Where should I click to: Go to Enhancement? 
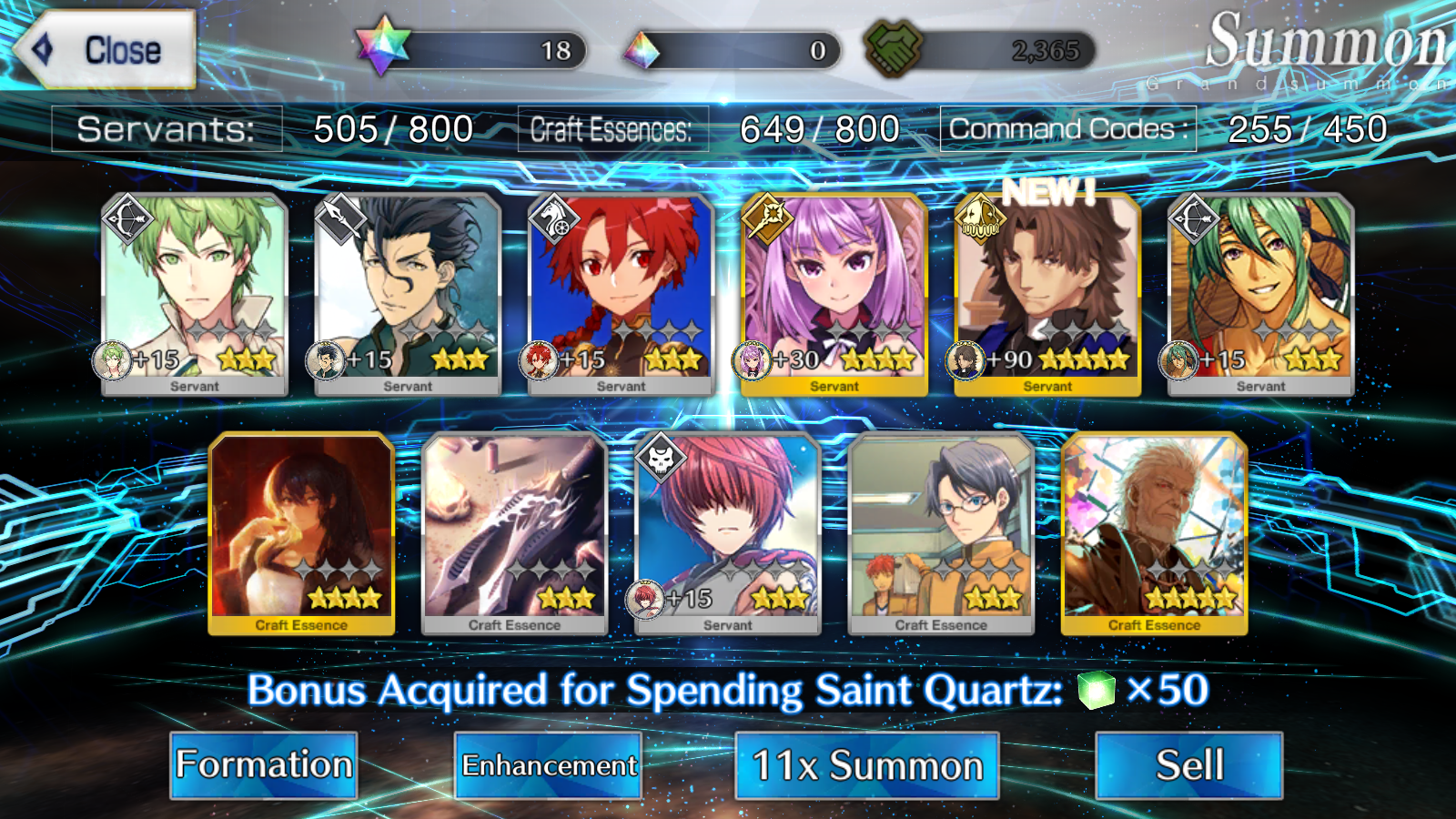(549, 765)
